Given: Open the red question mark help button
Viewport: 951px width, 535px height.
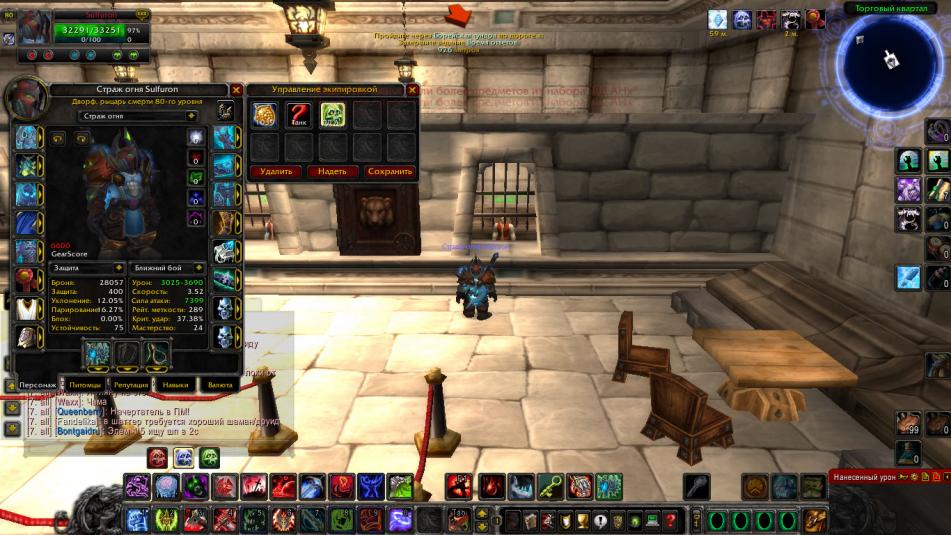Looking at the screenshot, I should [x=669, y=520].
